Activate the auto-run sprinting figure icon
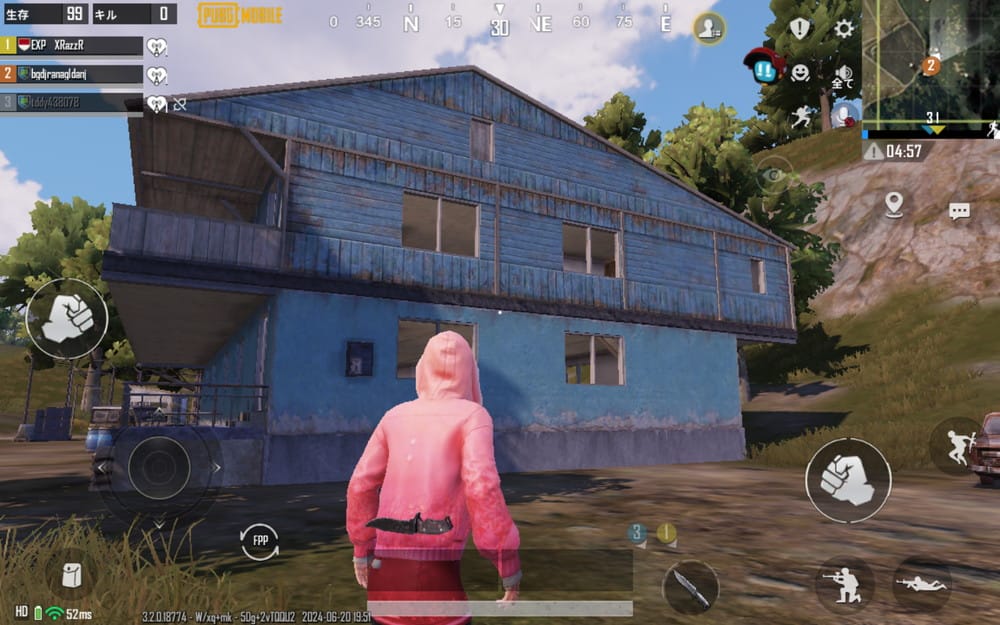The height and width of the screenshot is (625, 1000). coord(802,116)
